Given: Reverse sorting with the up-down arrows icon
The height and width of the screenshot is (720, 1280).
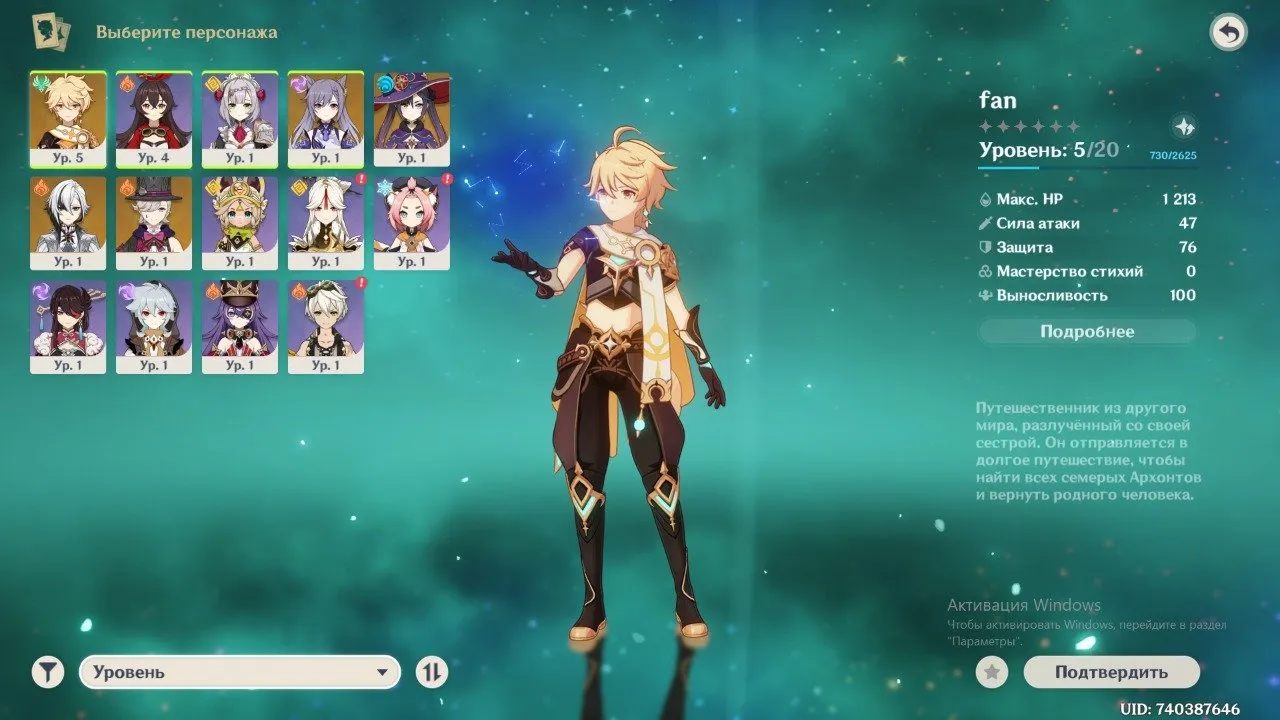Looking at the screenshot, I should click(x=430, y=672).
